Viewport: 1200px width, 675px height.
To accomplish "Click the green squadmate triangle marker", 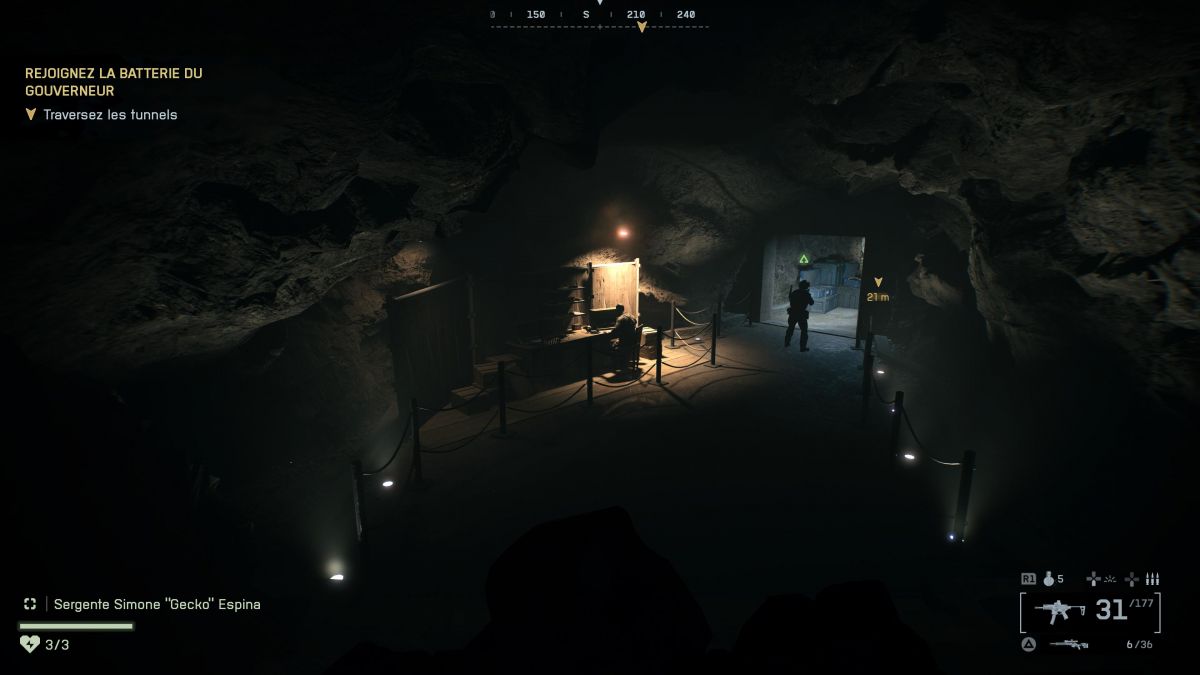I will click(803, 259).
